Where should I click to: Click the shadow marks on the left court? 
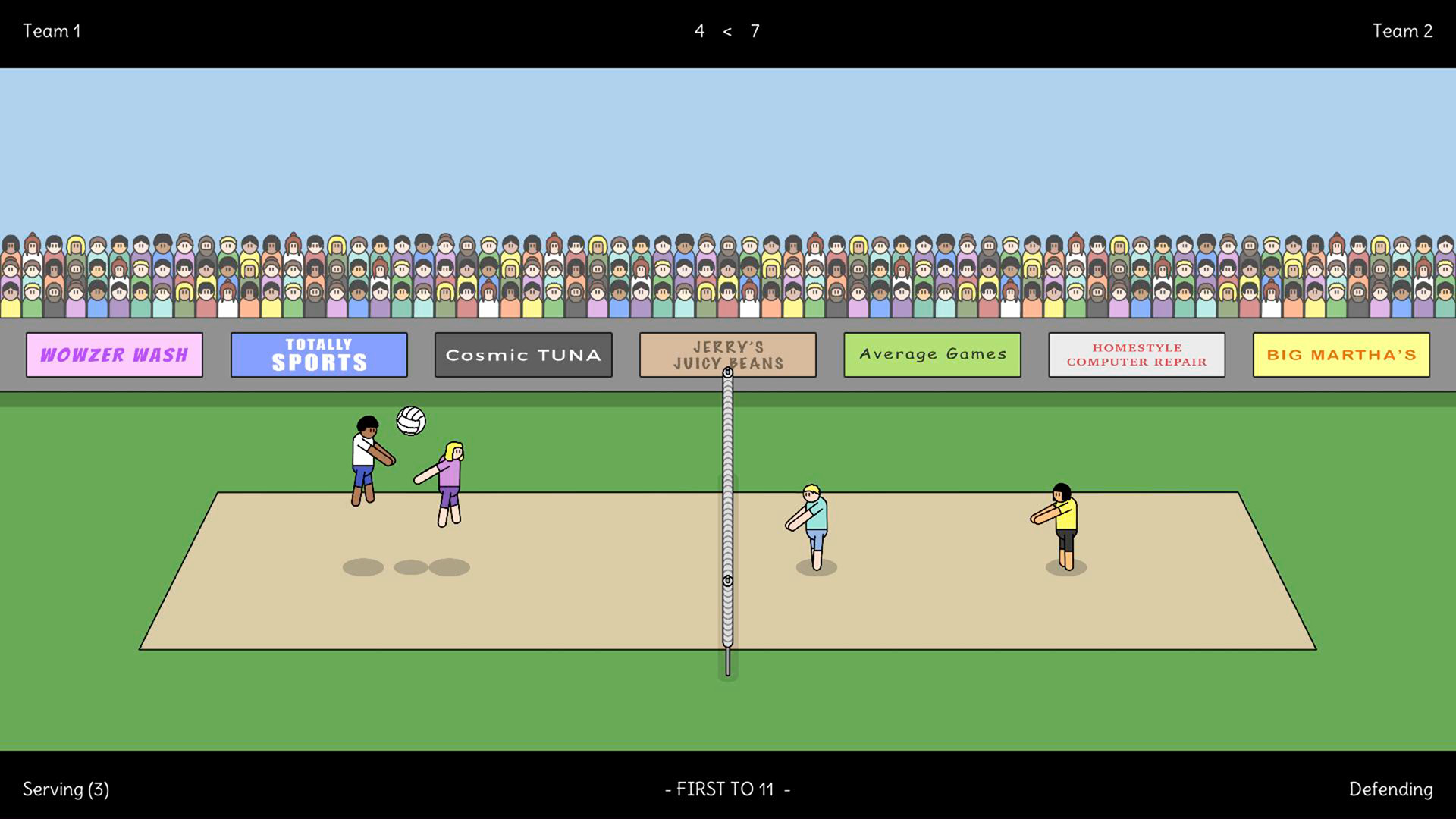(x=406, y=566)
